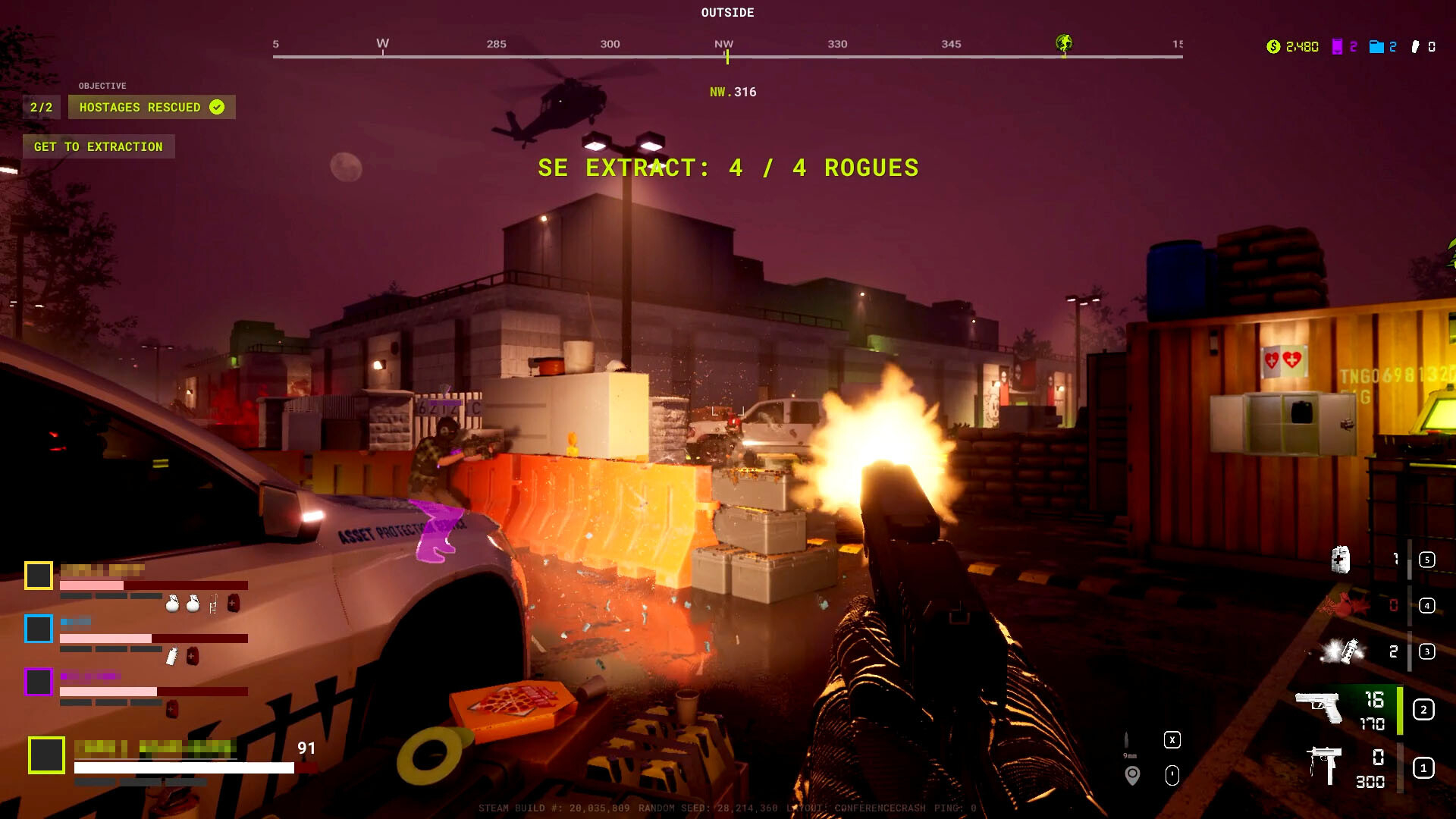
Task: Switch to the submachine gun slot
Action: coord(1324,764)
